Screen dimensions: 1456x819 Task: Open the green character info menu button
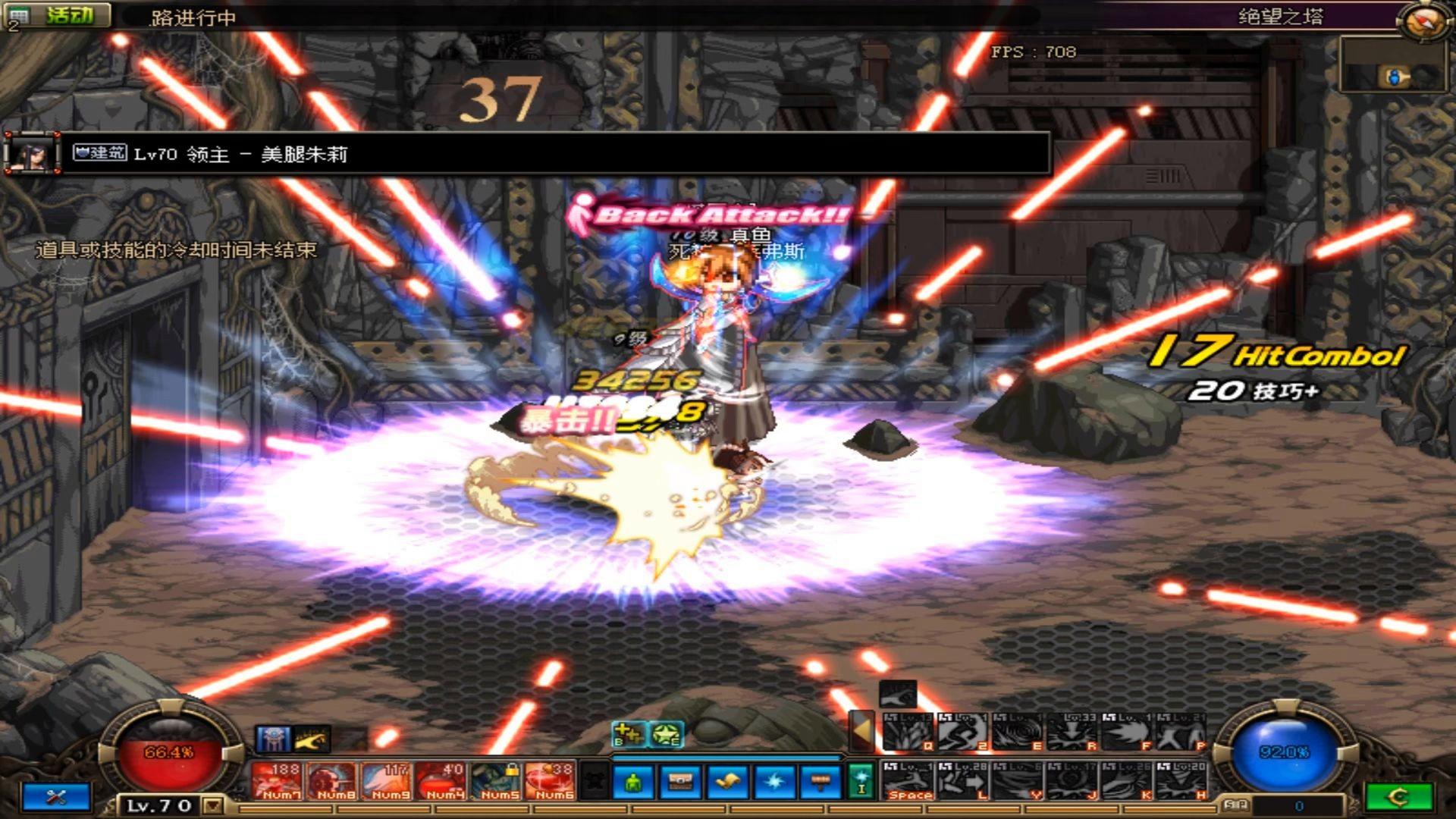coord(634,782)
